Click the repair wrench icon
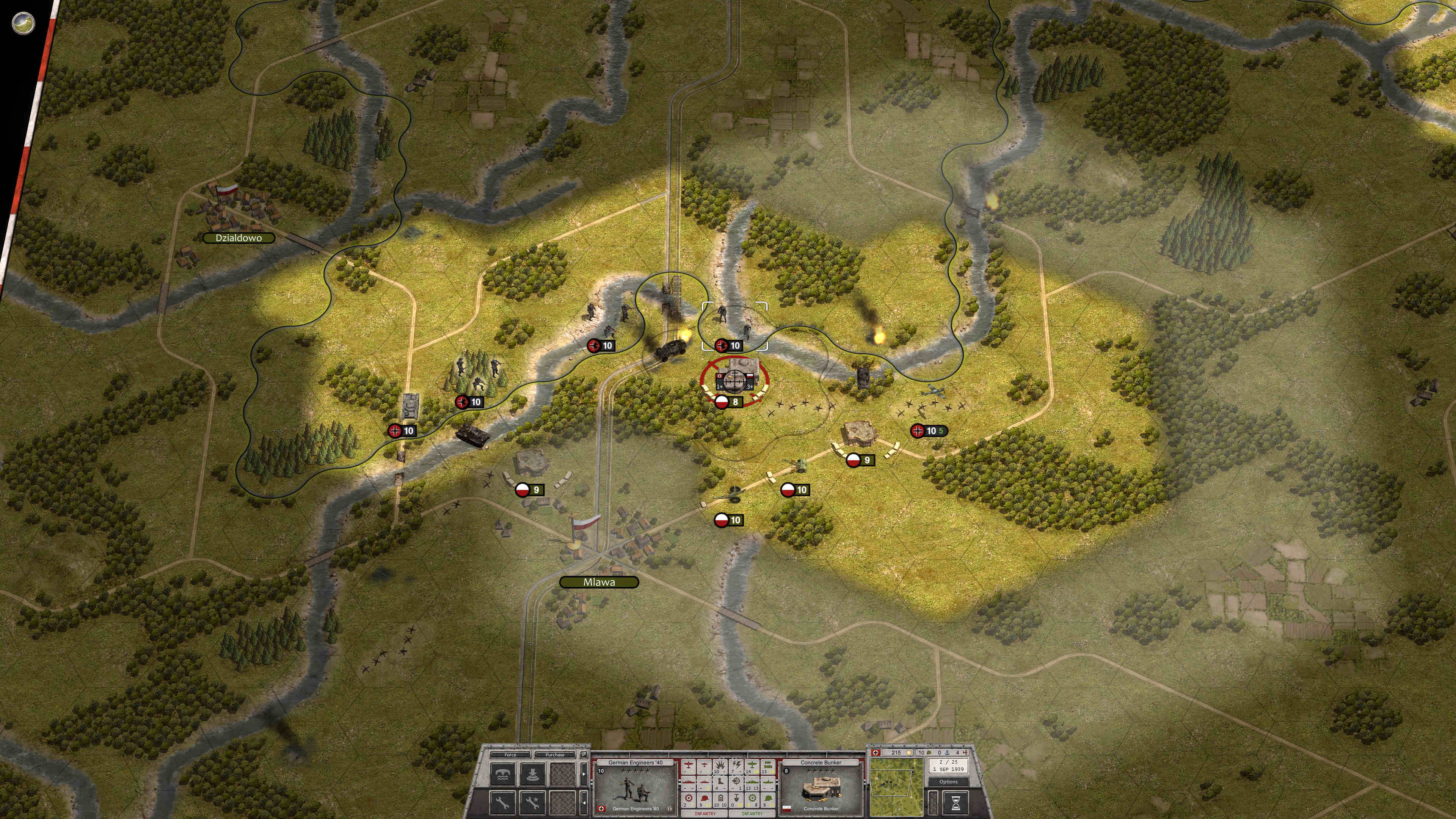This screenshot has width=1456, height=819. 502,804
